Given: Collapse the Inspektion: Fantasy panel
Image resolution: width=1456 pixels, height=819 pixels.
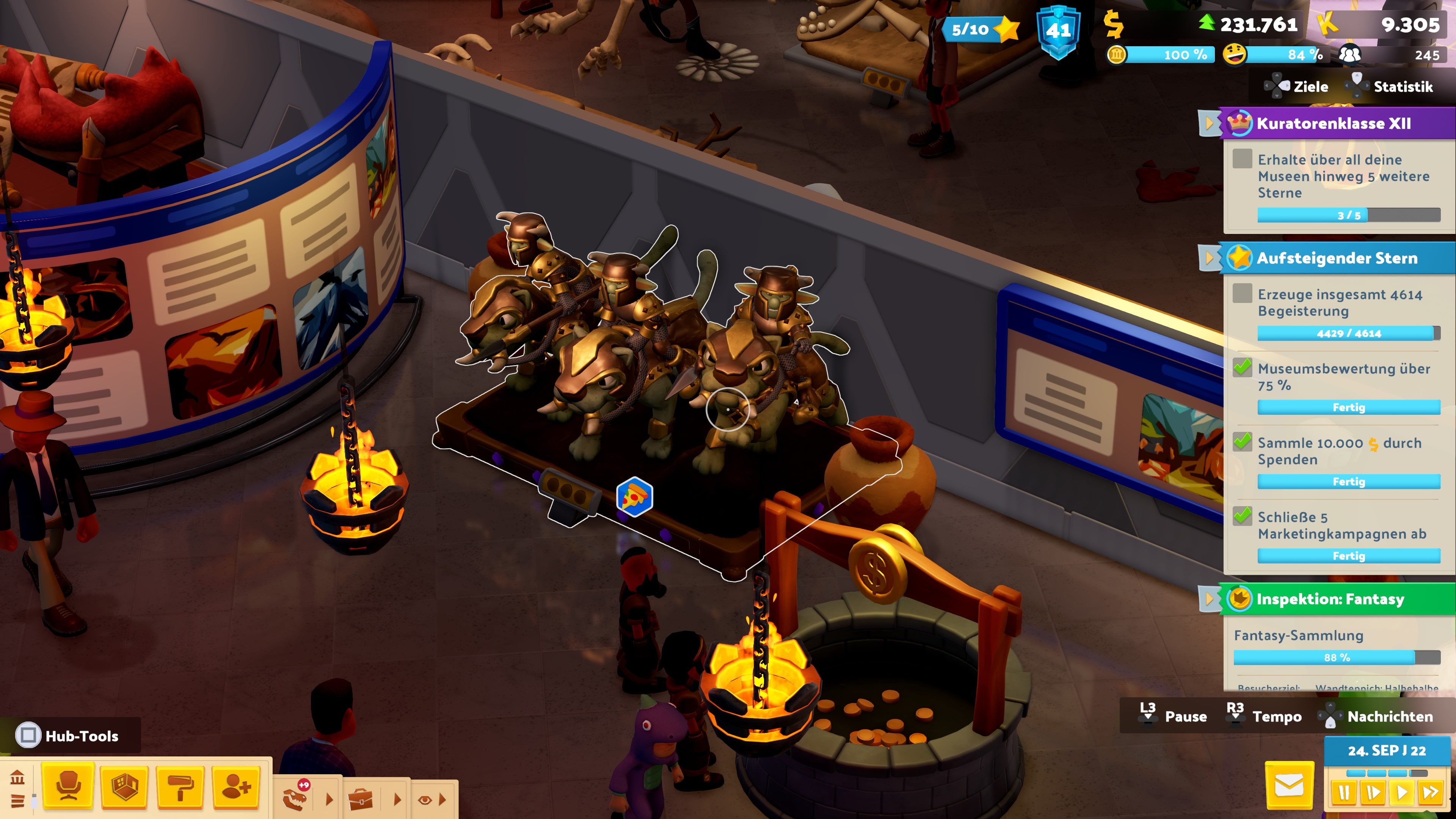Looking at the screenshot, I should 1208,599.
